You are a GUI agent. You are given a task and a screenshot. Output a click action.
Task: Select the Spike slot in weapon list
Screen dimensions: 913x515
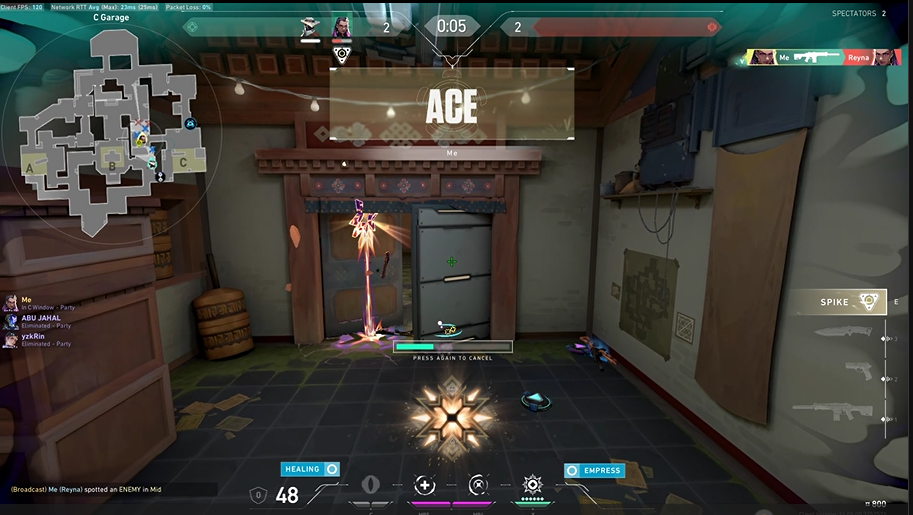(x=852, y=302)
